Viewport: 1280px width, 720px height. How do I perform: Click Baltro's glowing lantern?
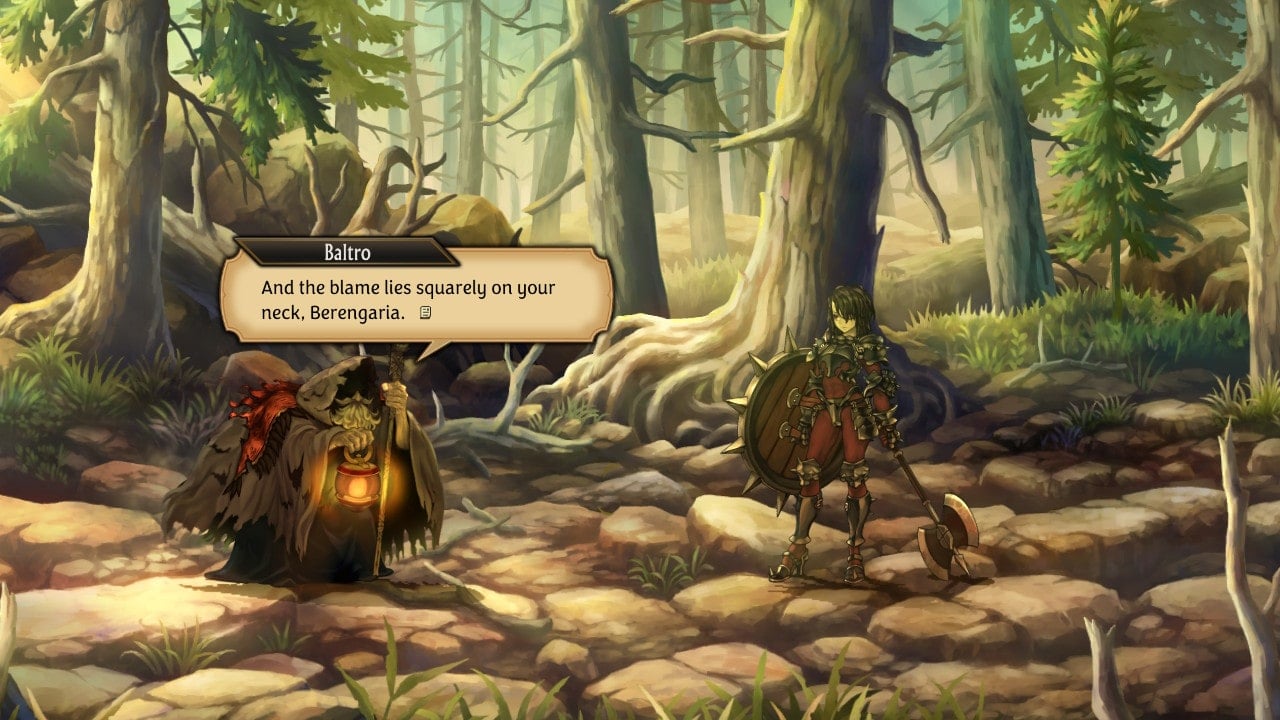pos(355,485)
